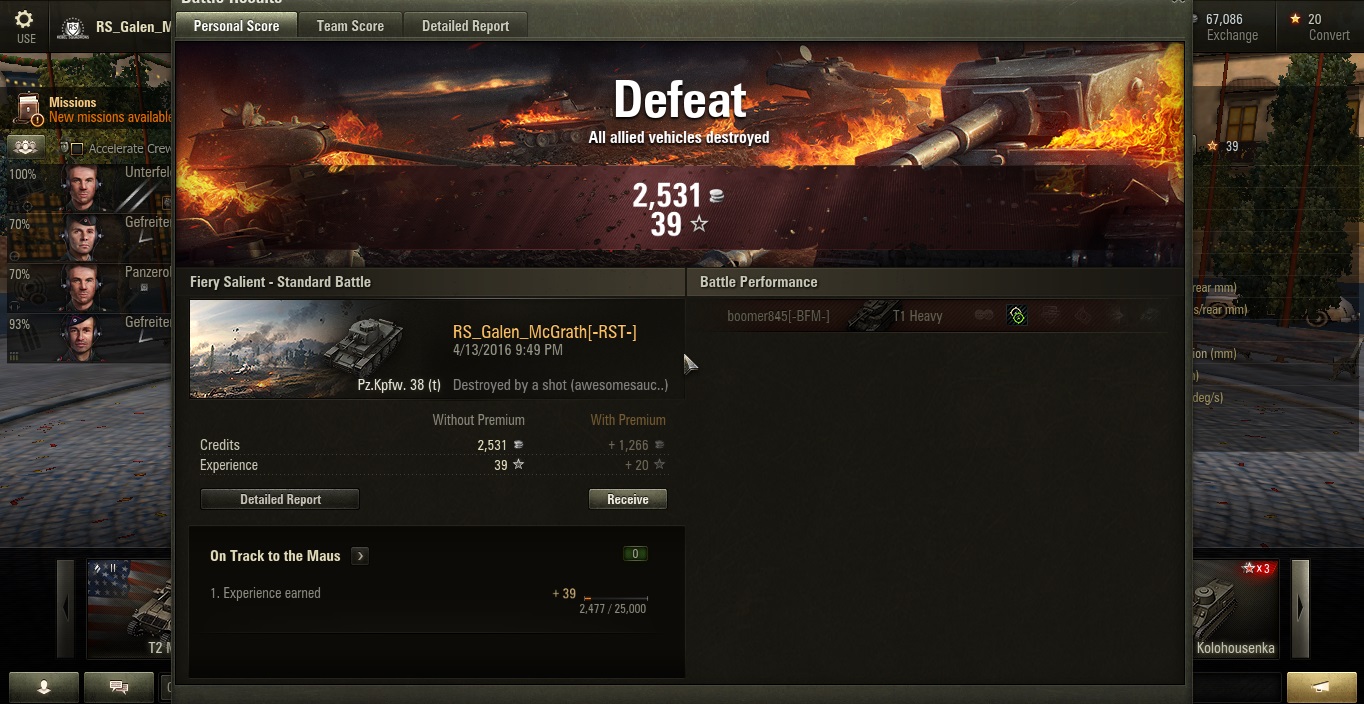Open the Detailed Report tab
1364x704 pixels.
tap(465, 26)
